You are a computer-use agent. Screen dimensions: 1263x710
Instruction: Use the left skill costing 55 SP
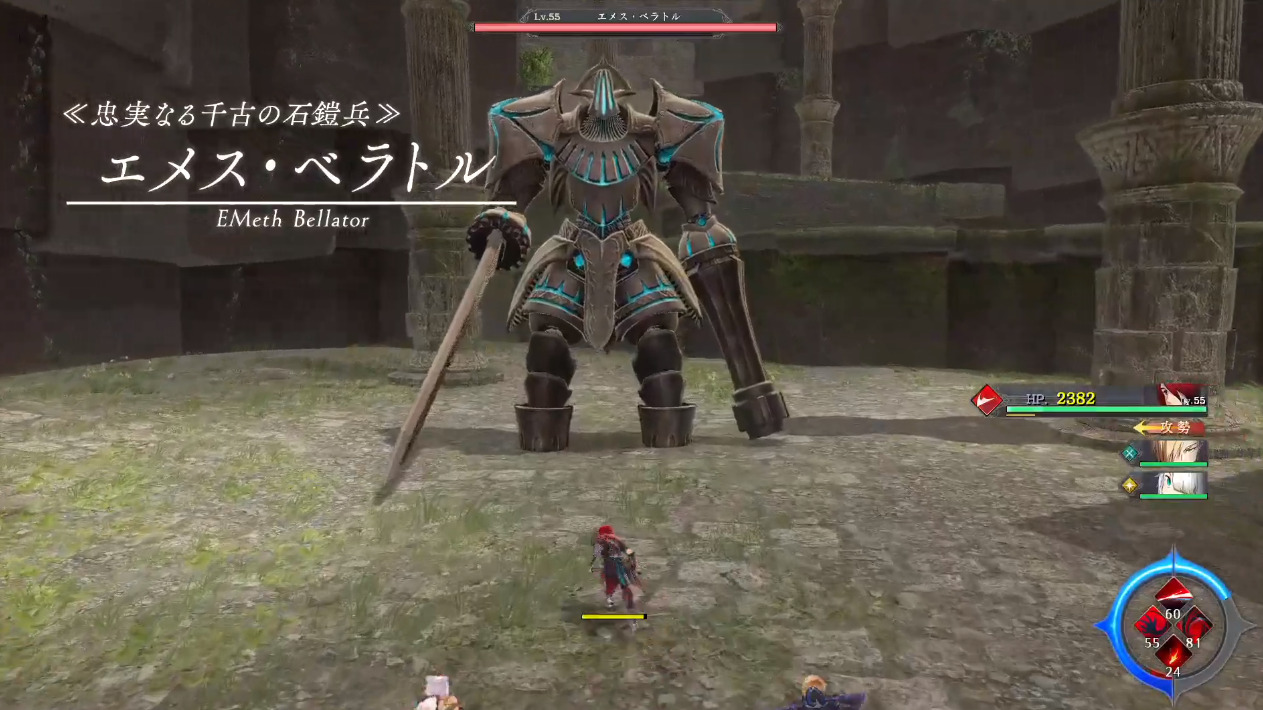coord(1152,623)
